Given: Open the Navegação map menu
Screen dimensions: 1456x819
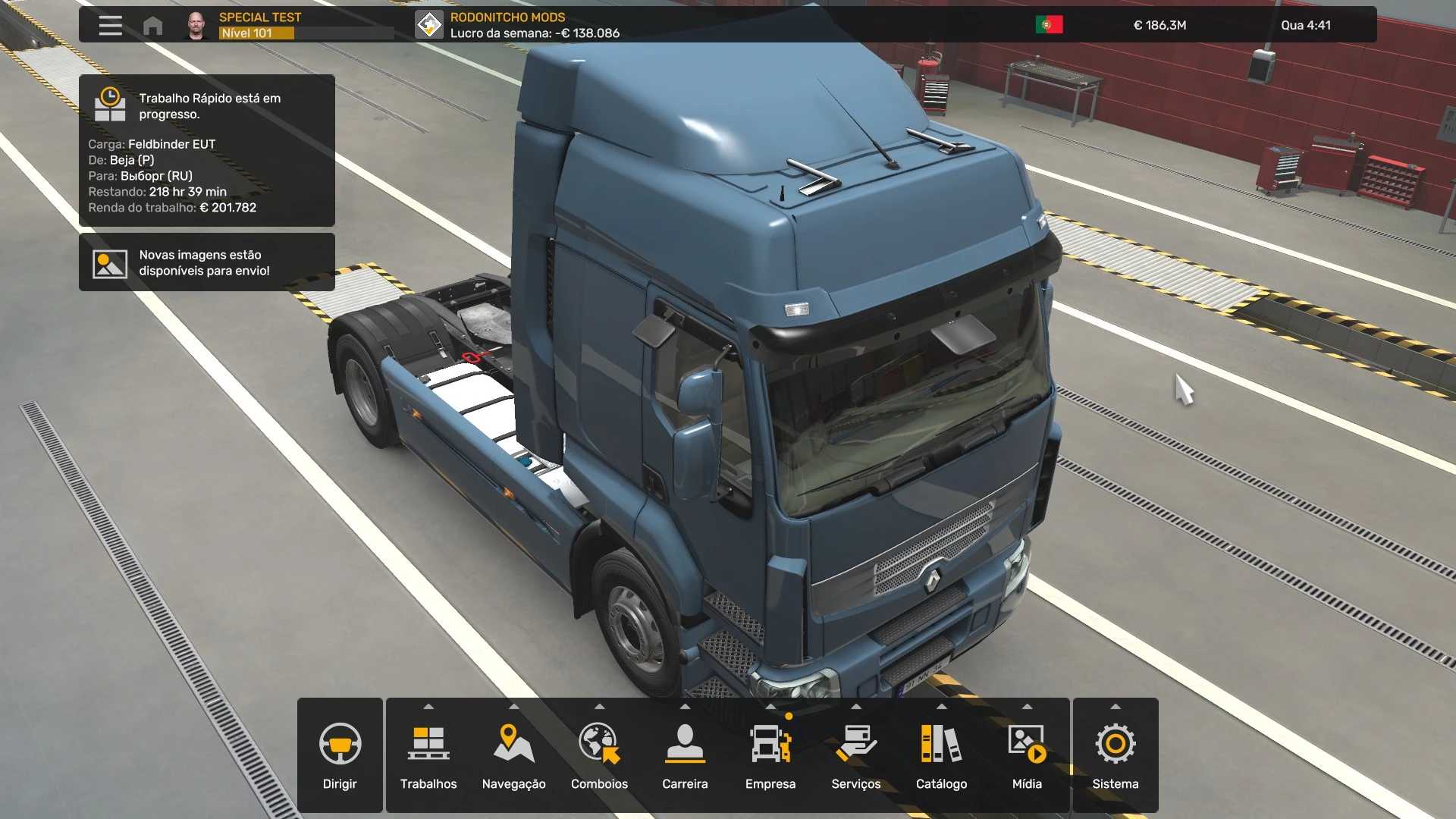Looking at the screenshot, I should pos(513,755).
